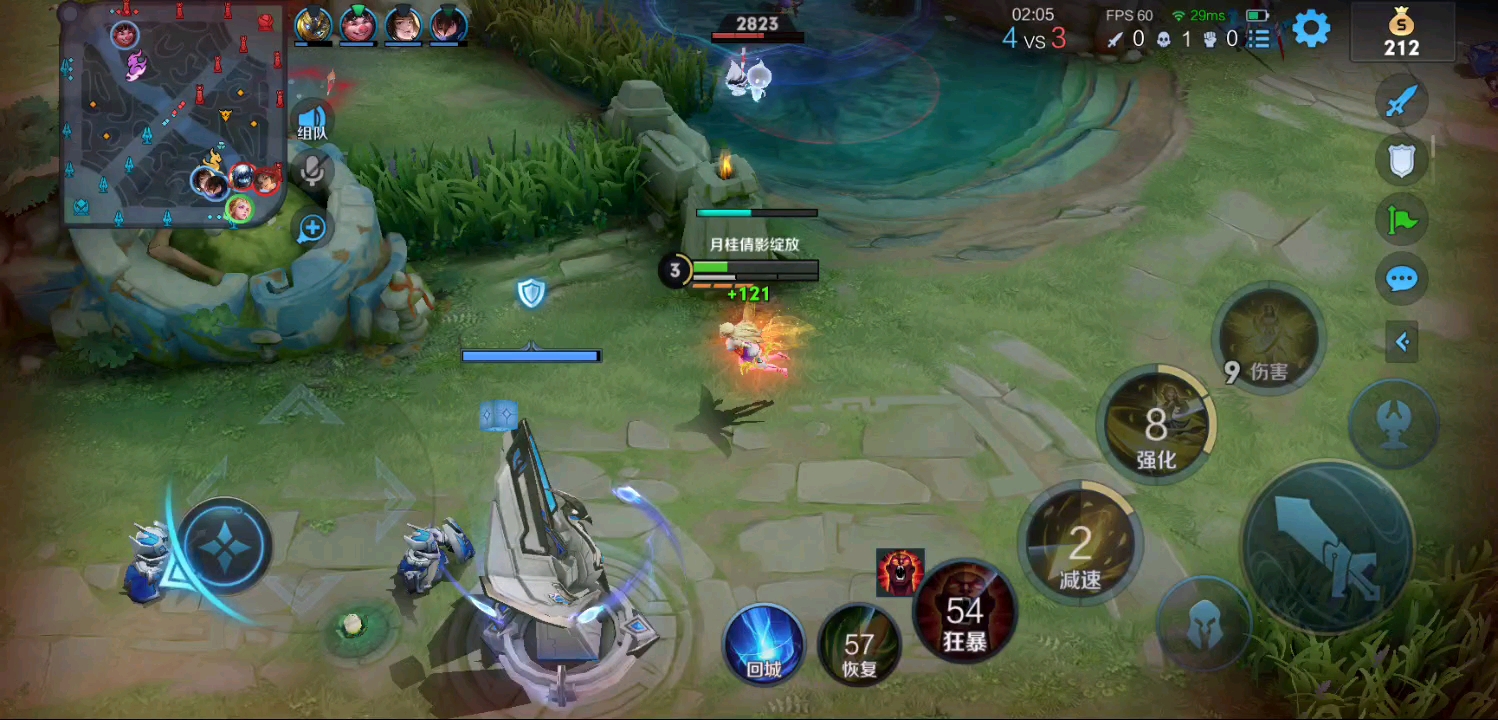
Task: Toggle the microphone button
Action: 313,170
